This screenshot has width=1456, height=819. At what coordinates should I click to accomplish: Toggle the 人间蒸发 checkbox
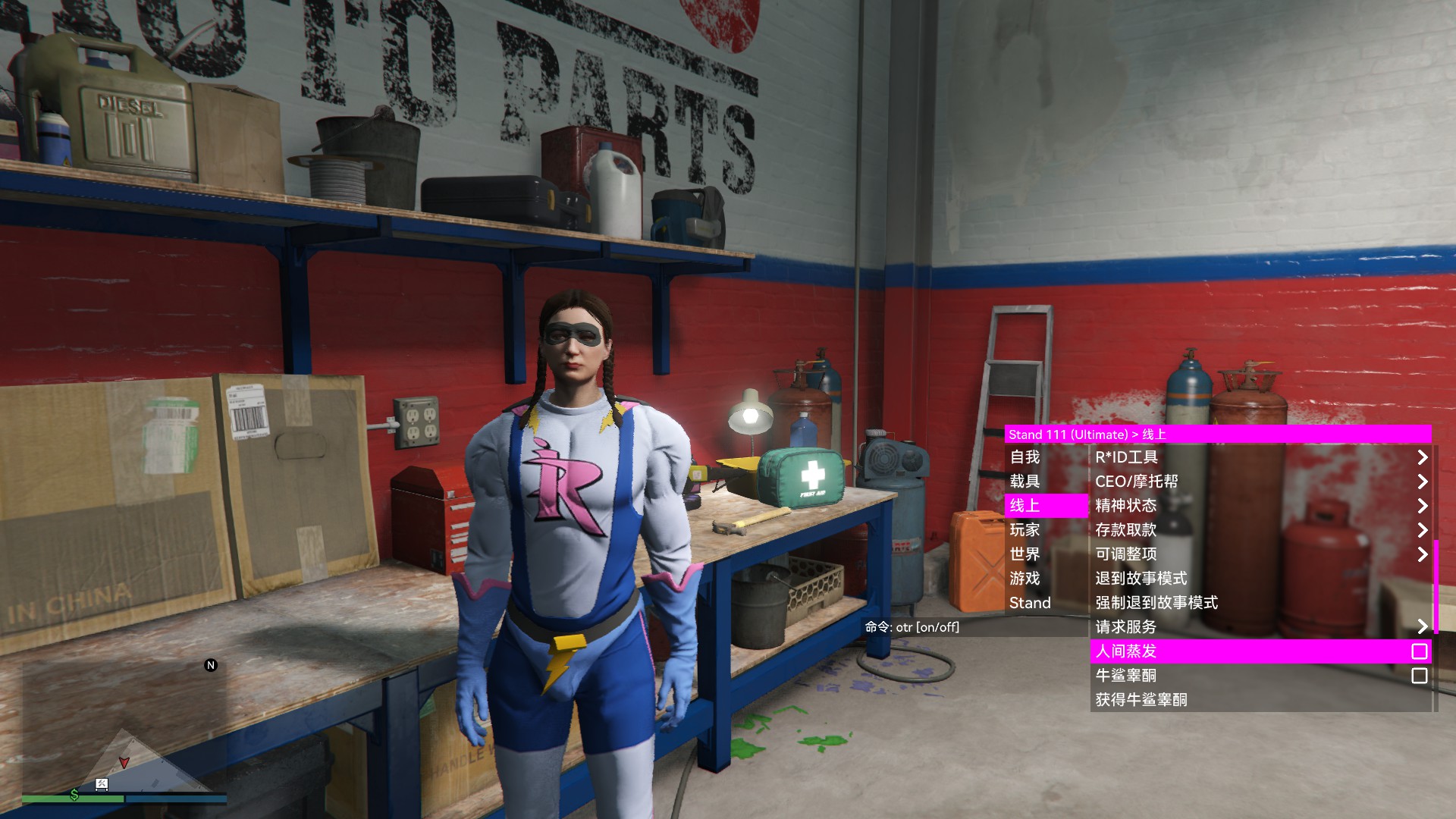(1419, 651)
